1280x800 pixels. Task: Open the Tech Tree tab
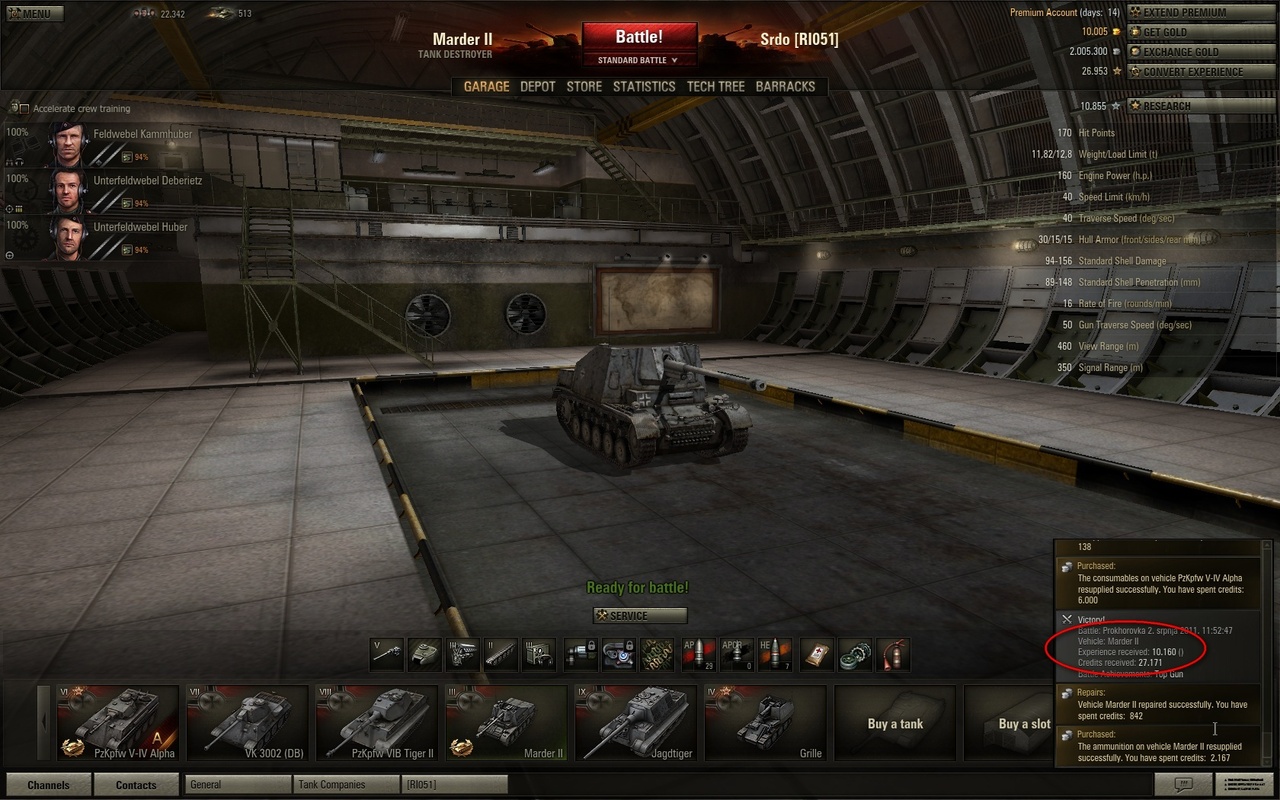tap(715, 87)
